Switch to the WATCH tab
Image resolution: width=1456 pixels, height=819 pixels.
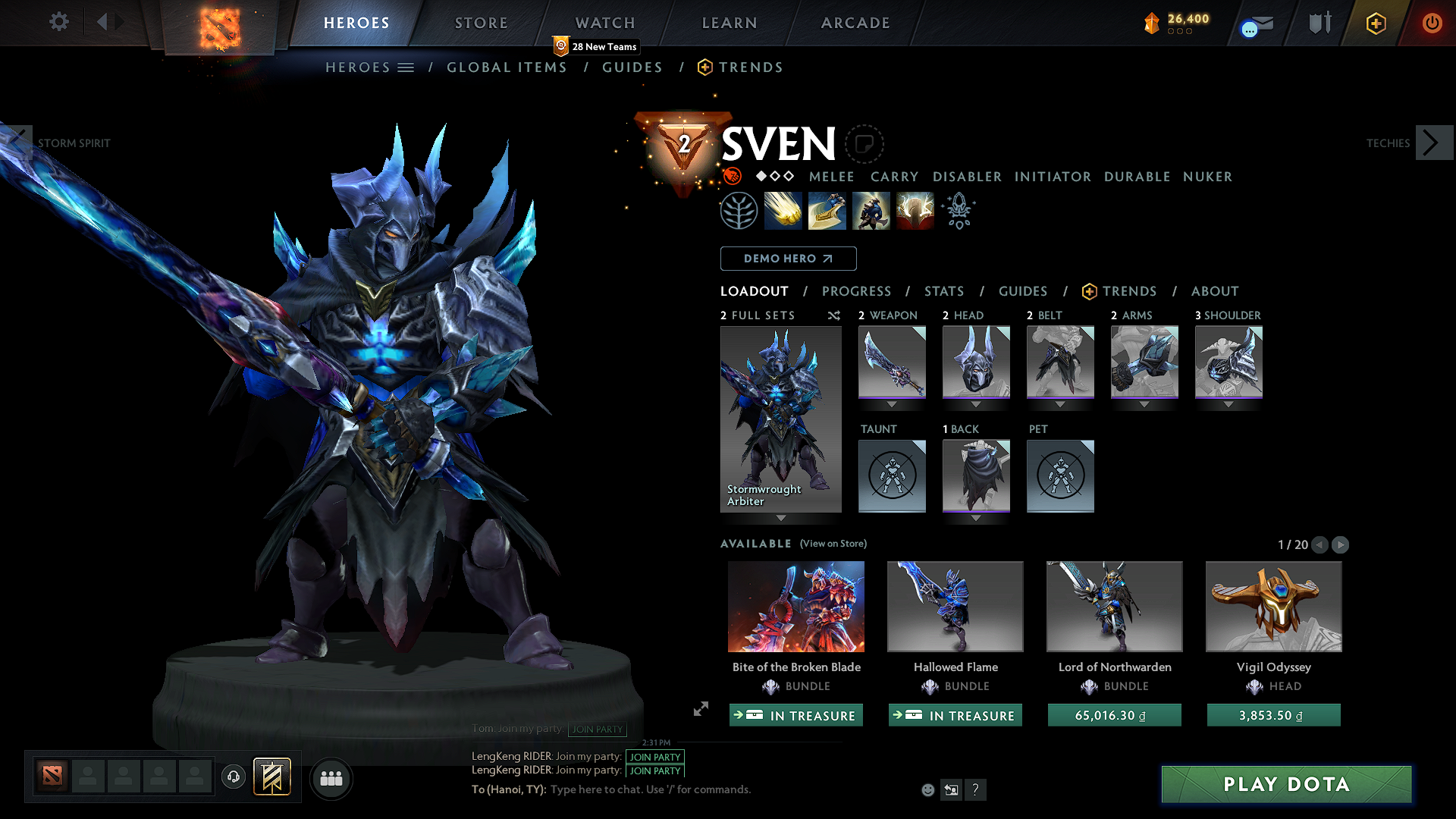pos(604,23)
